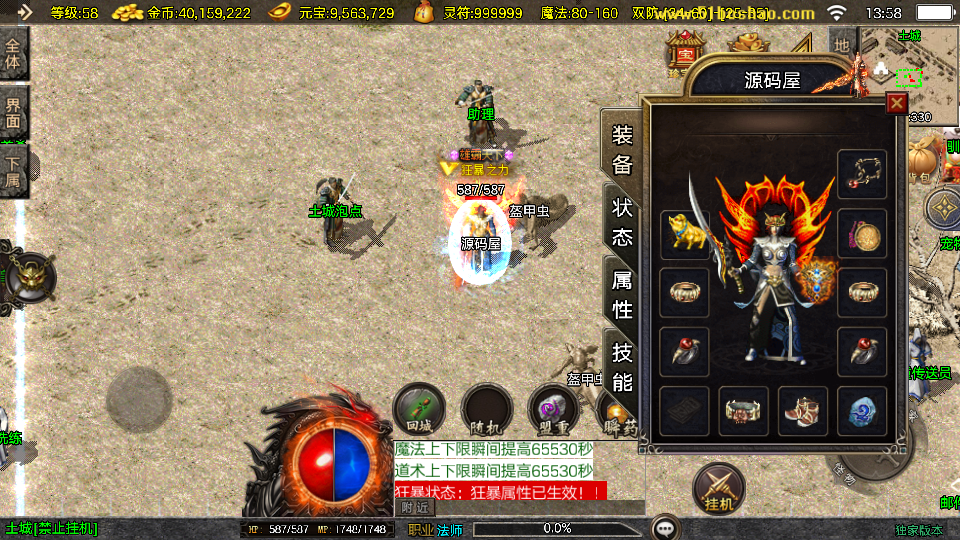Switch to the 装备 equipment tab
Image resolution: width=960 pixels, height=540 pixels.
click(622, 150)
